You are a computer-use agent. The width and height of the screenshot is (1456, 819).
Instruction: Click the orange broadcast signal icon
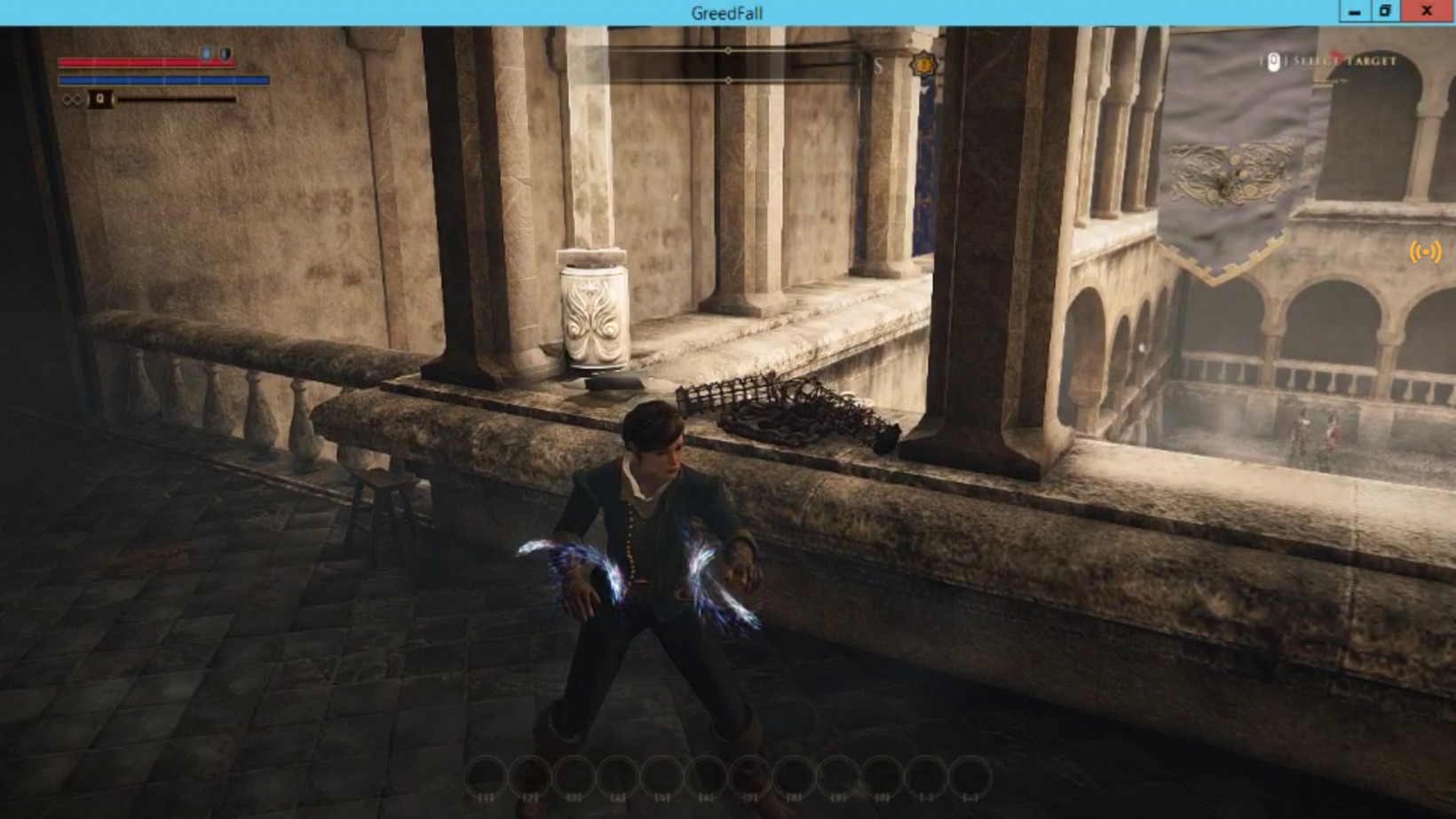pyautogui.click(x=1425, y=252)
